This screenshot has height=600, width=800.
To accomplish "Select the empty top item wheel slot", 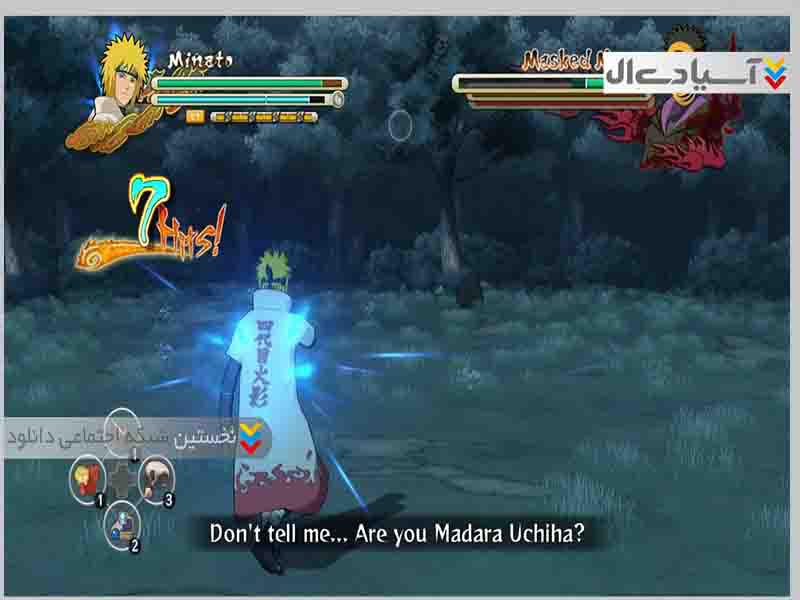I will tap(122, 428).
